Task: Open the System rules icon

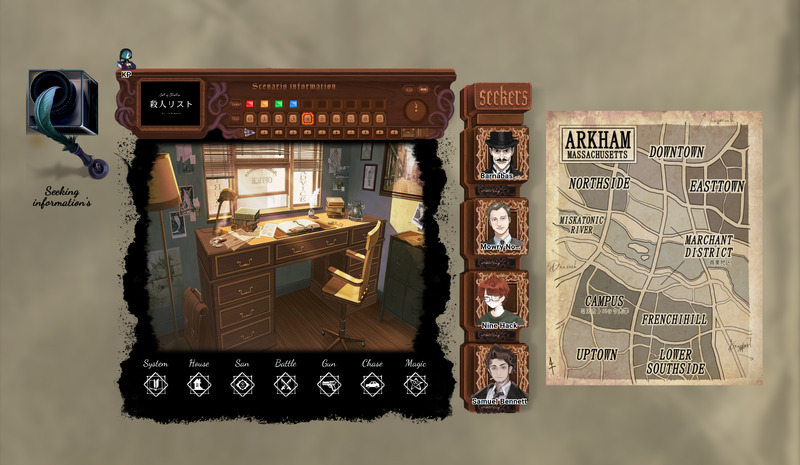Action: click(x=155, y=384)
